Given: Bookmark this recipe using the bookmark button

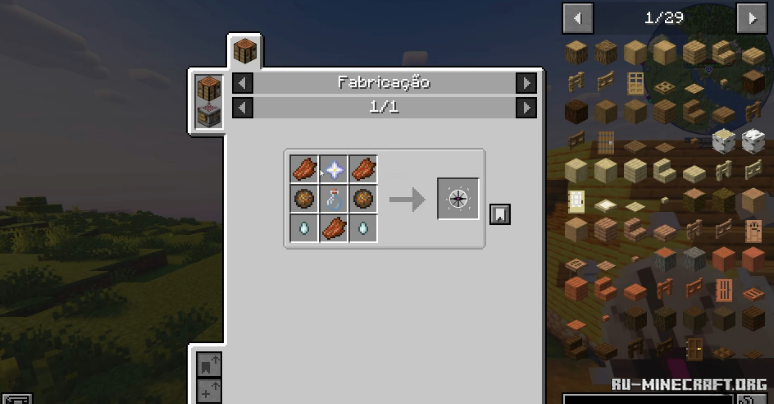Looking at the screenshot, I should coord(500,213).
